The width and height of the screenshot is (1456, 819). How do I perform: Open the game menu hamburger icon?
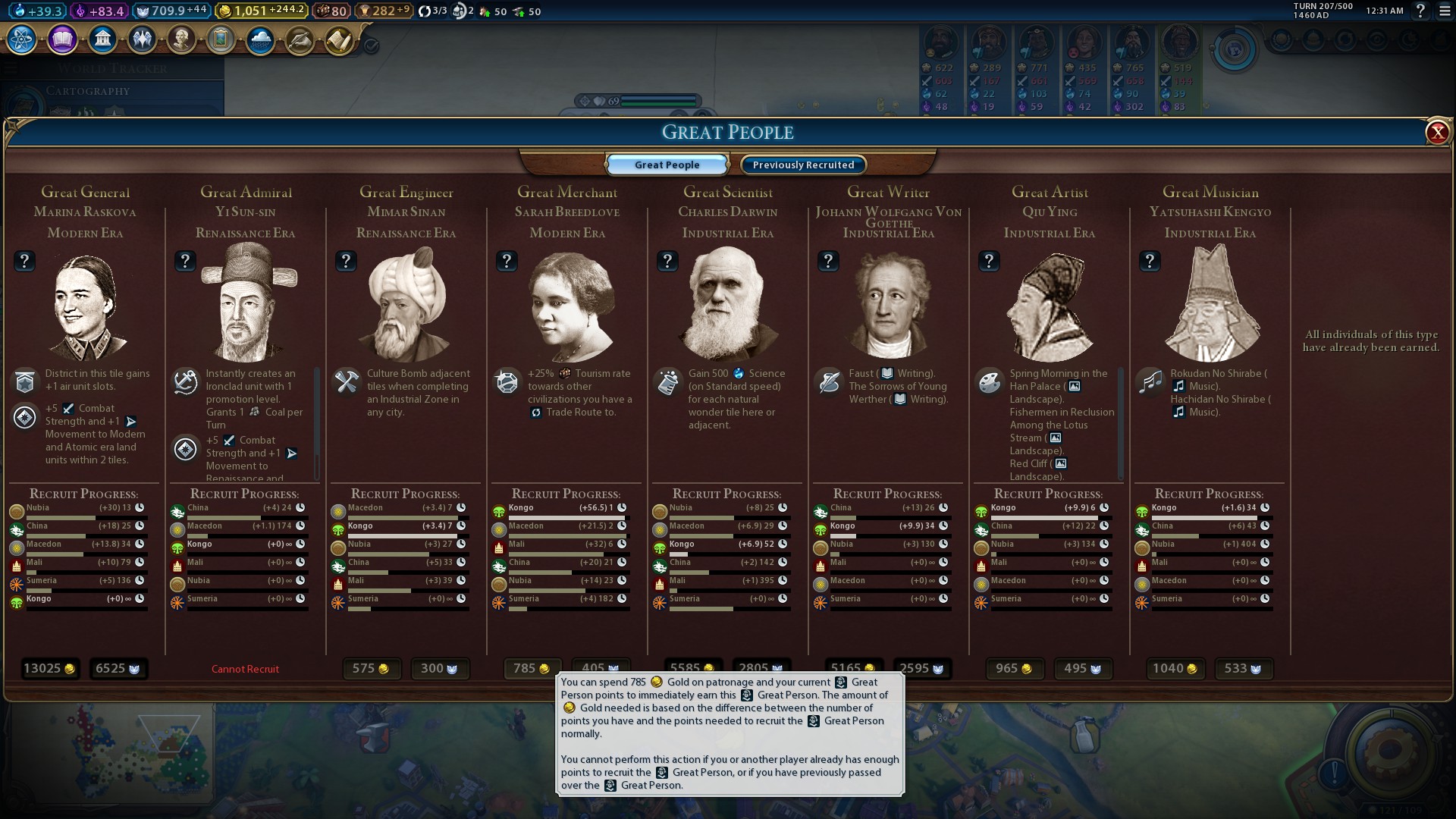(x=1444, y=11)
